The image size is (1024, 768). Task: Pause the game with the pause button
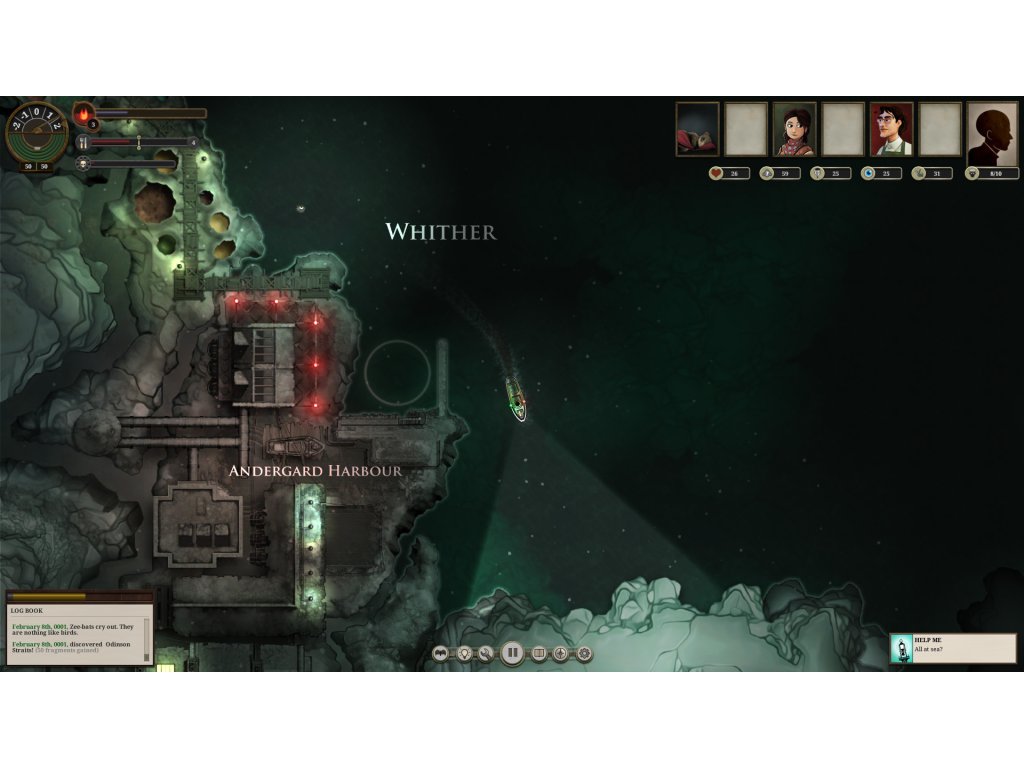pos(512,654)
